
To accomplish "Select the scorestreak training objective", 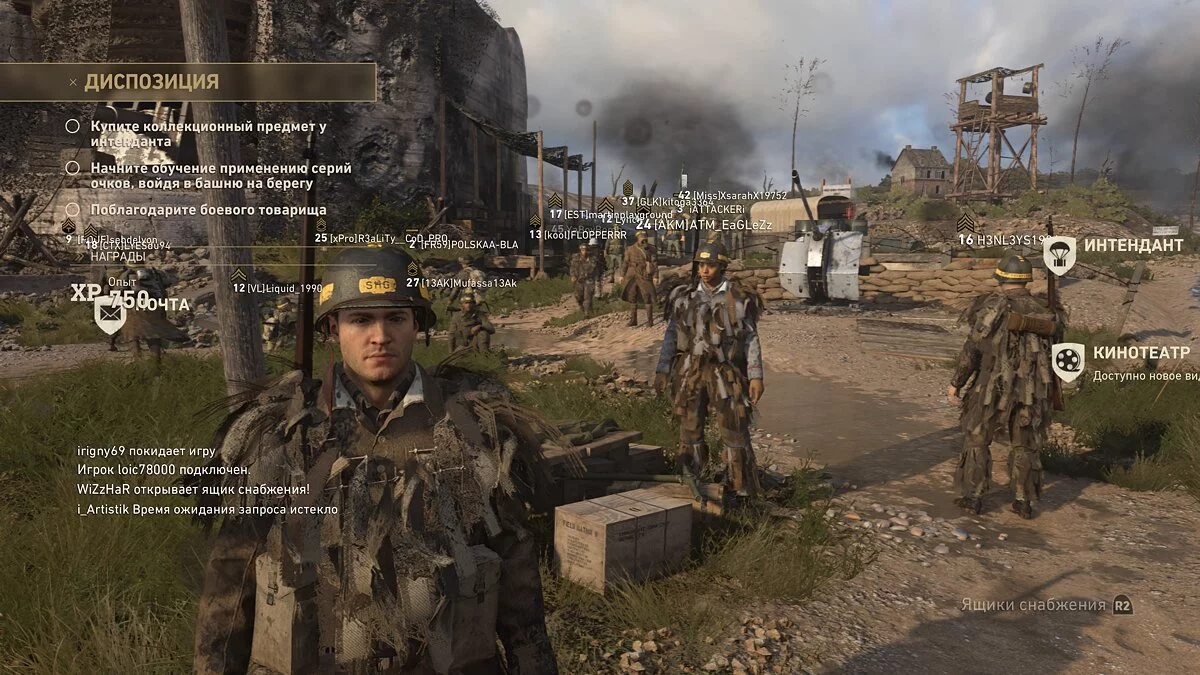I will tap(220, 176).
